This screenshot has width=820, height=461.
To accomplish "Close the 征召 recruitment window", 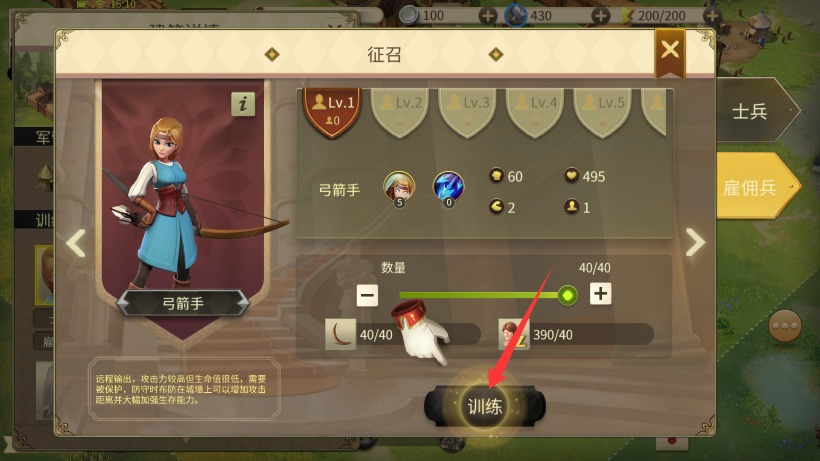I will pos(670,51).
